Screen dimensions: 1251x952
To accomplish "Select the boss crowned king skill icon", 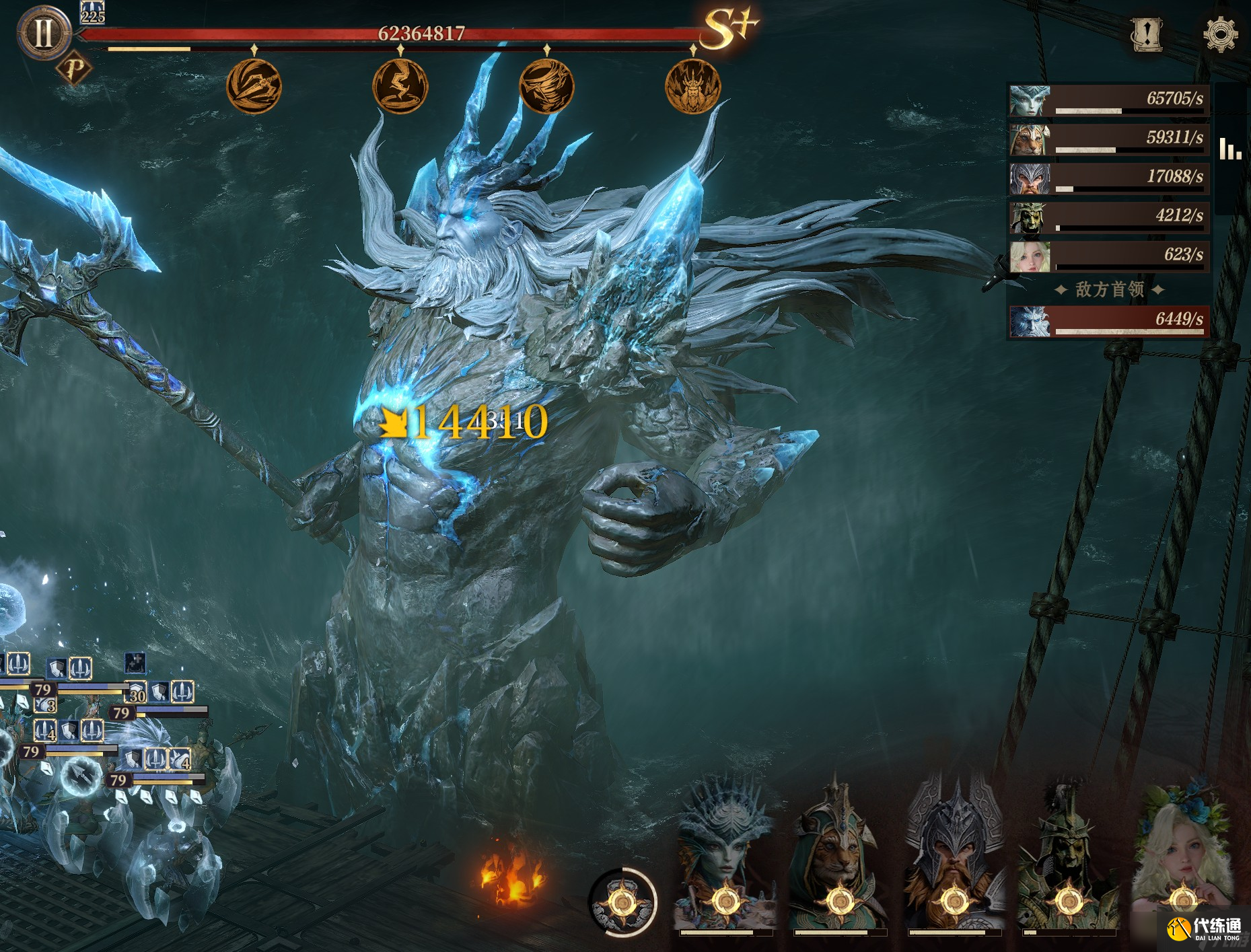I will (692, 86).
